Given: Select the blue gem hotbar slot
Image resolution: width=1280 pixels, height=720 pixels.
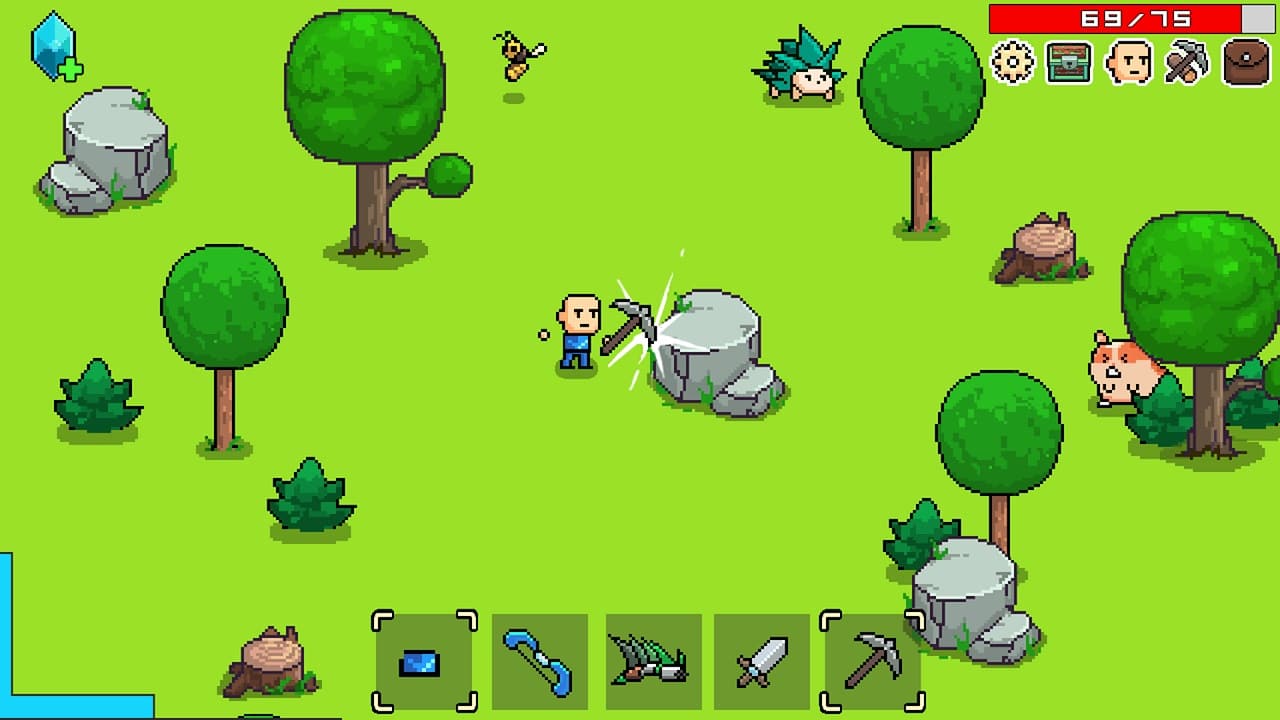Looking at the screenshot, I should (423, 663).
